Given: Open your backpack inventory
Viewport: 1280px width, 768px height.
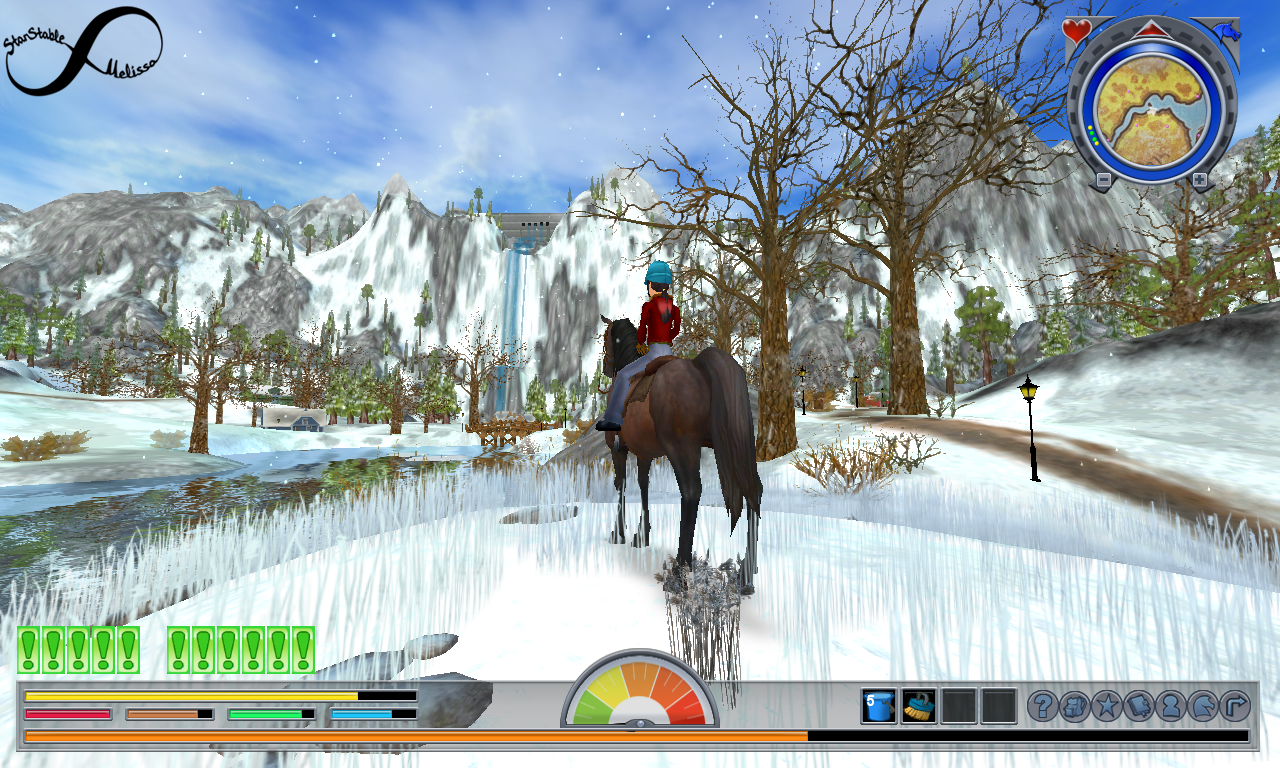Looking at the screenshot, I should [x=1075, y=706].
